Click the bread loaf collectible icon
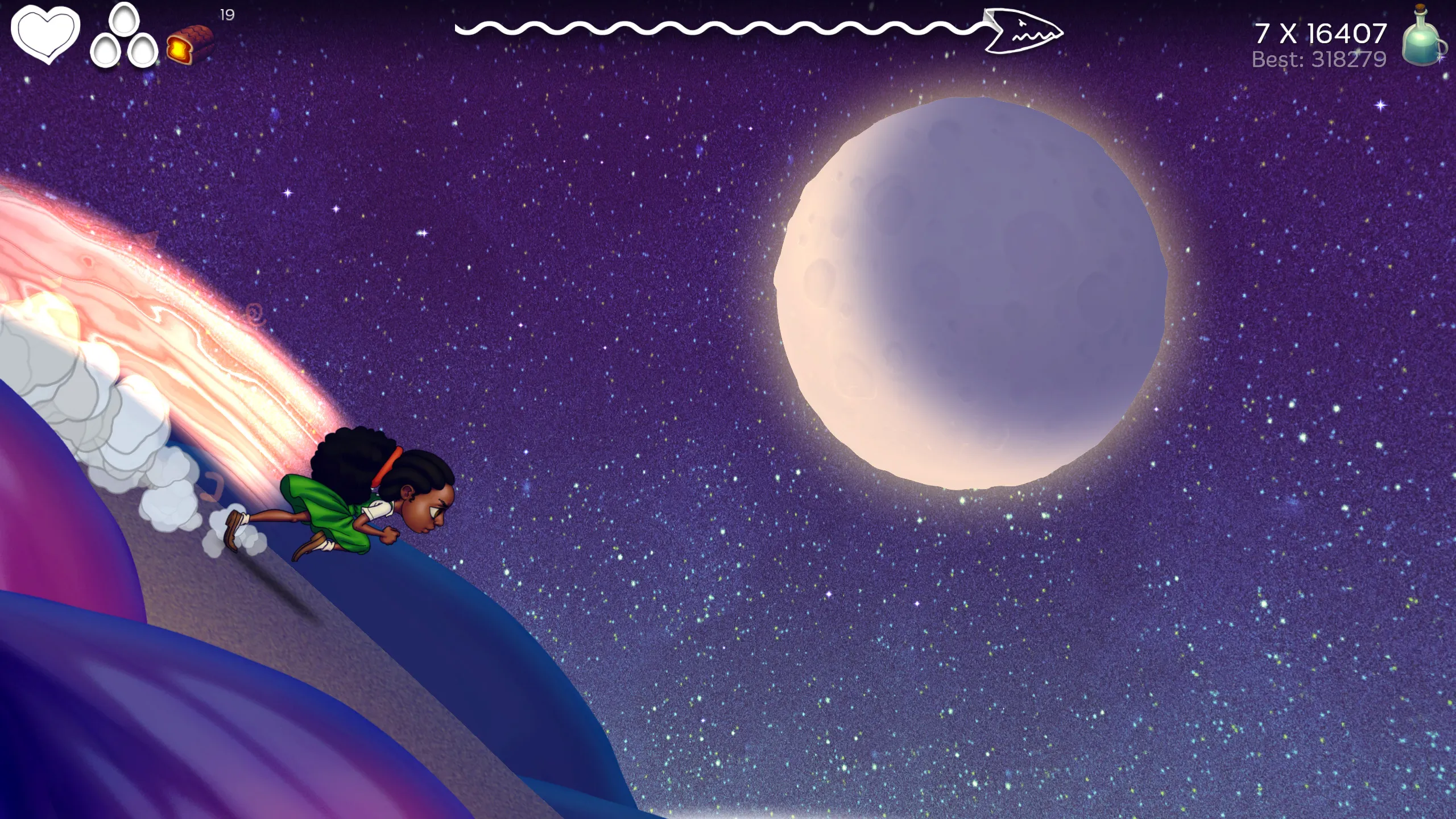 click(191, 43)
